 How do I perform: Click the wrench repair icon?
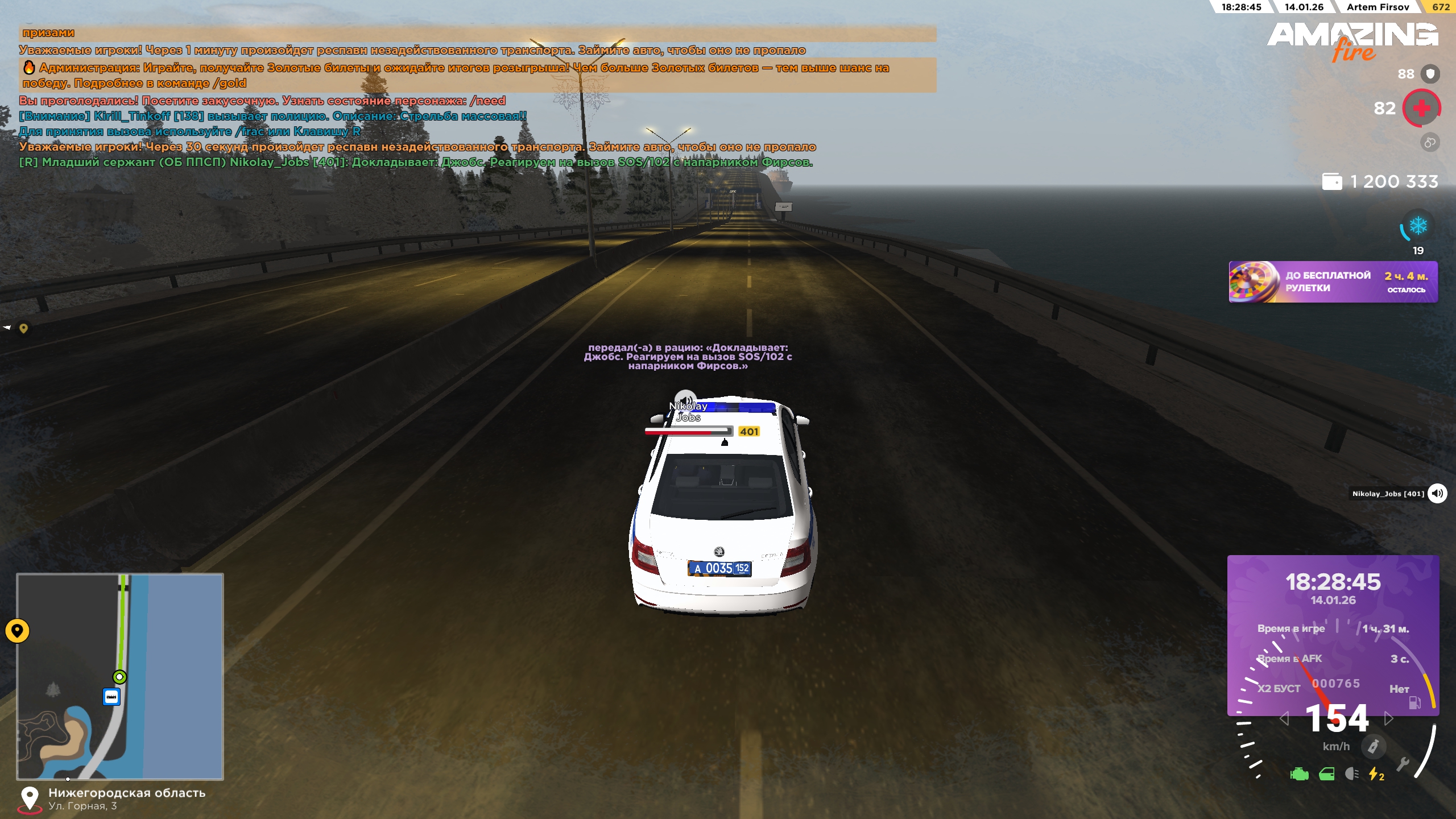[1403, 764]
